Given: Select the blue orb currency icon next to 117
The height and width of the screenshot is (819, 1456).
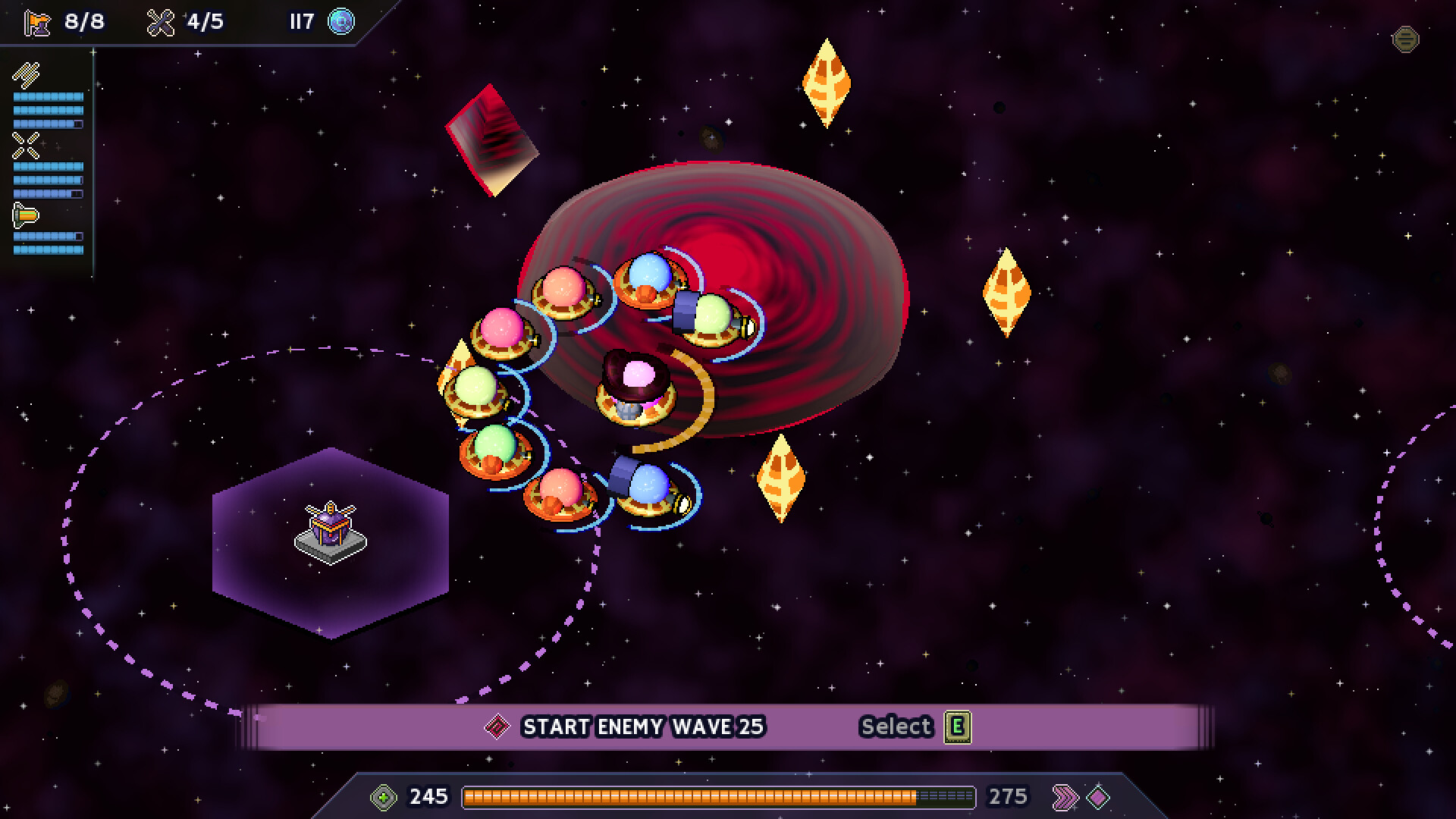Looking at the screenshot, I should click(x=340, y=23).
